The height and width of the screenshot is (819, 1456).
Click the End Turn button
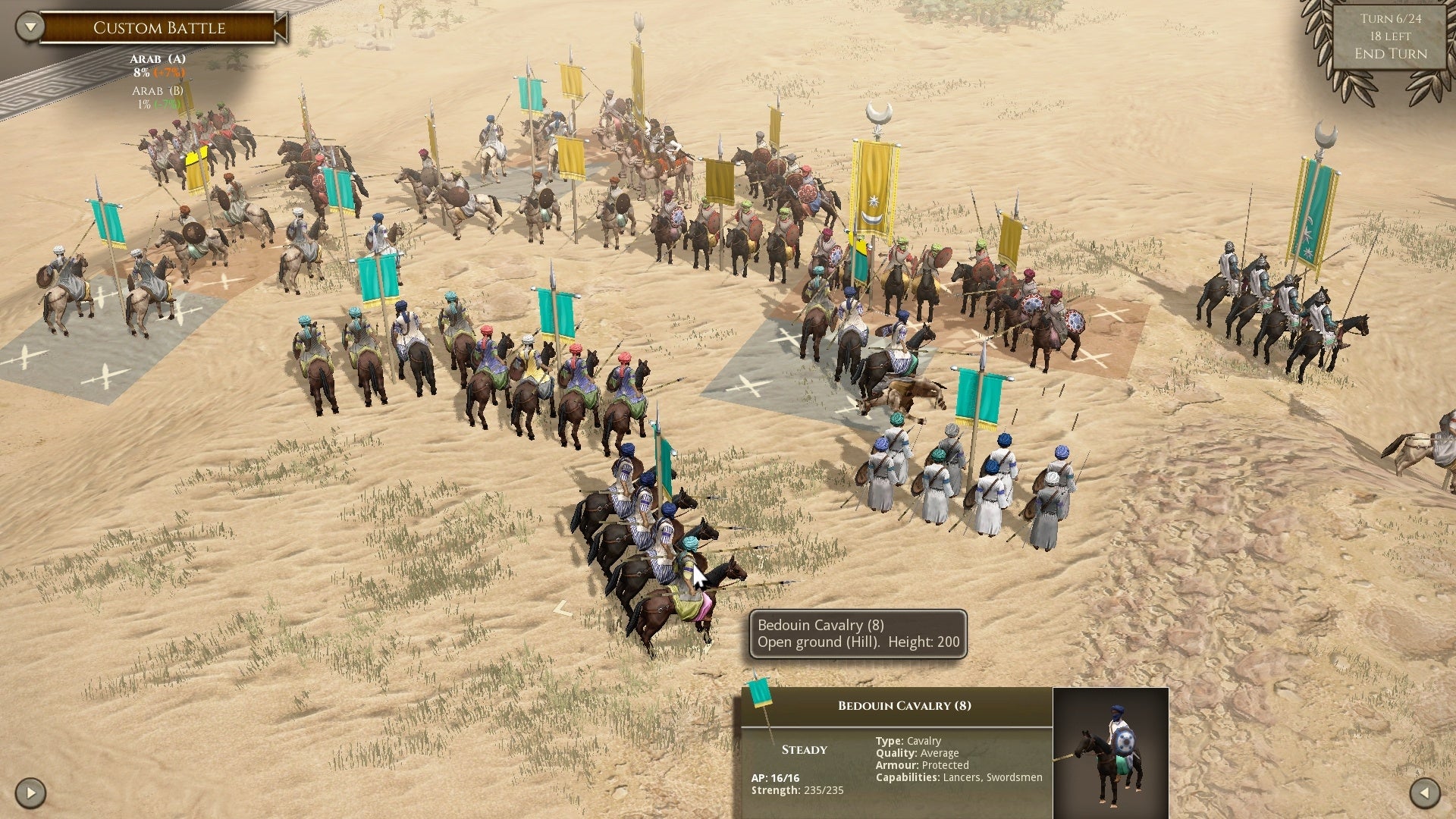coord(1390,54)
